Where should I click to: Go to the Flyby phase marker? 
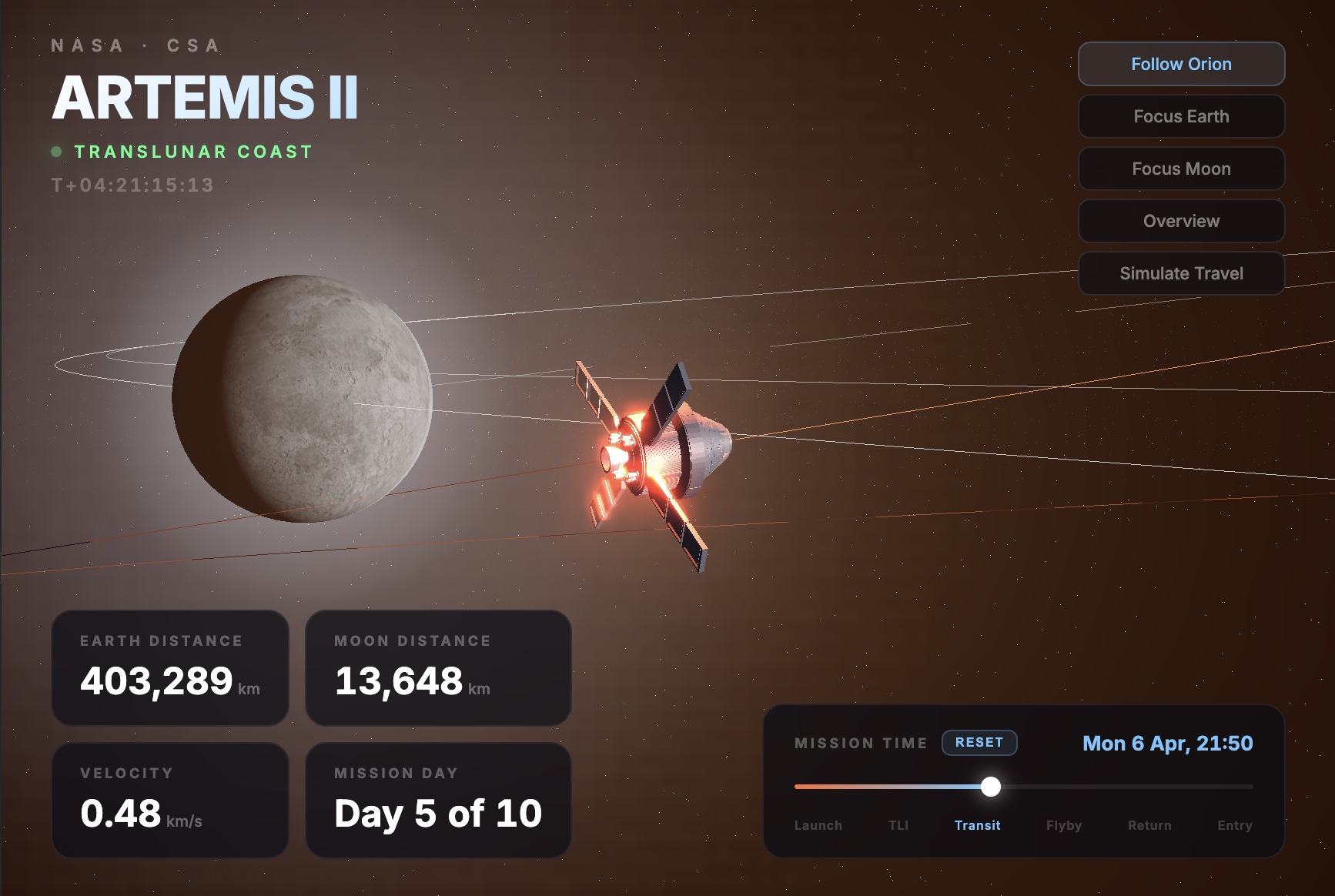[1064, 825]
